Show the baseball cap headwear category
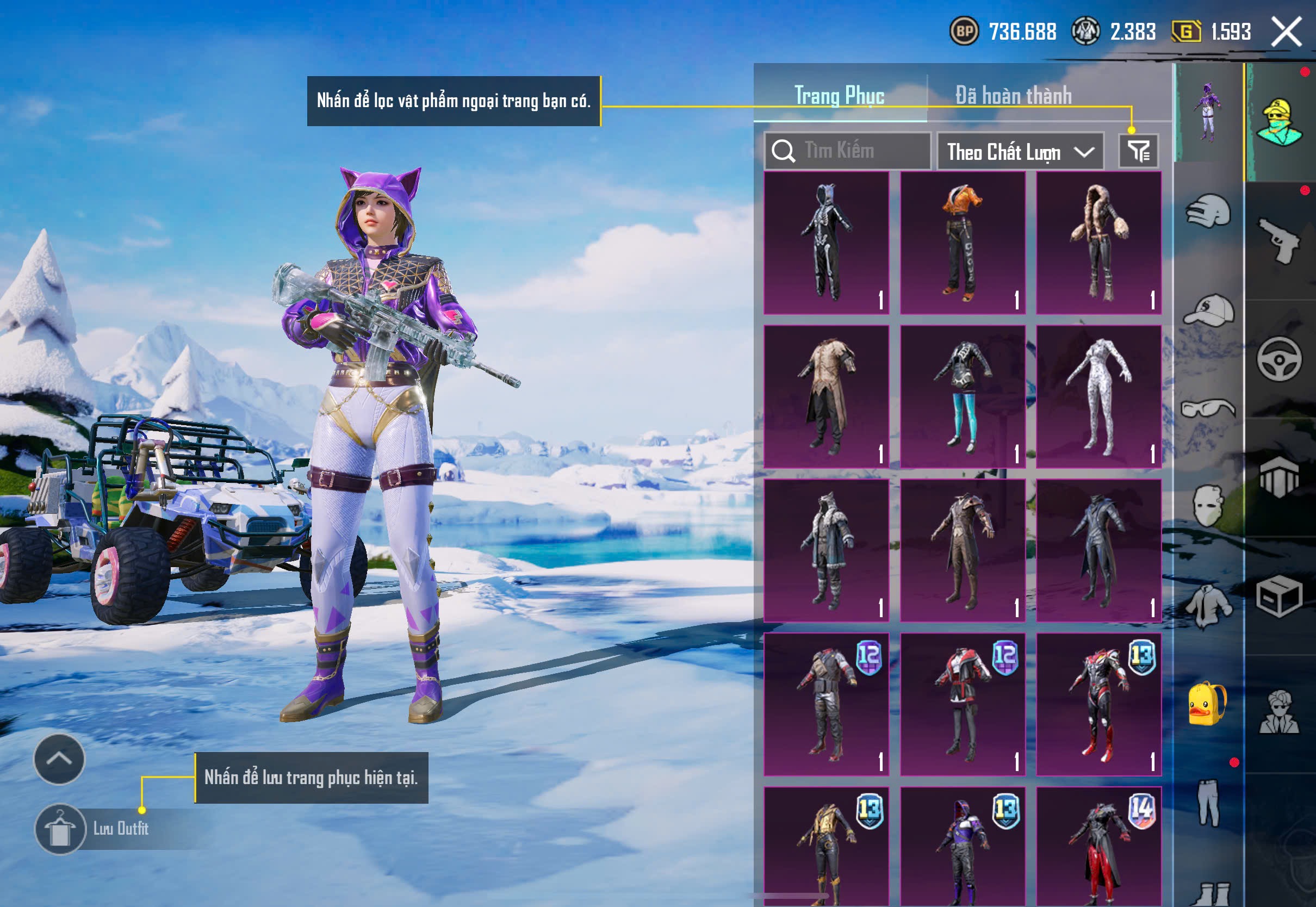1316x907 pixels. point(1209,310)
